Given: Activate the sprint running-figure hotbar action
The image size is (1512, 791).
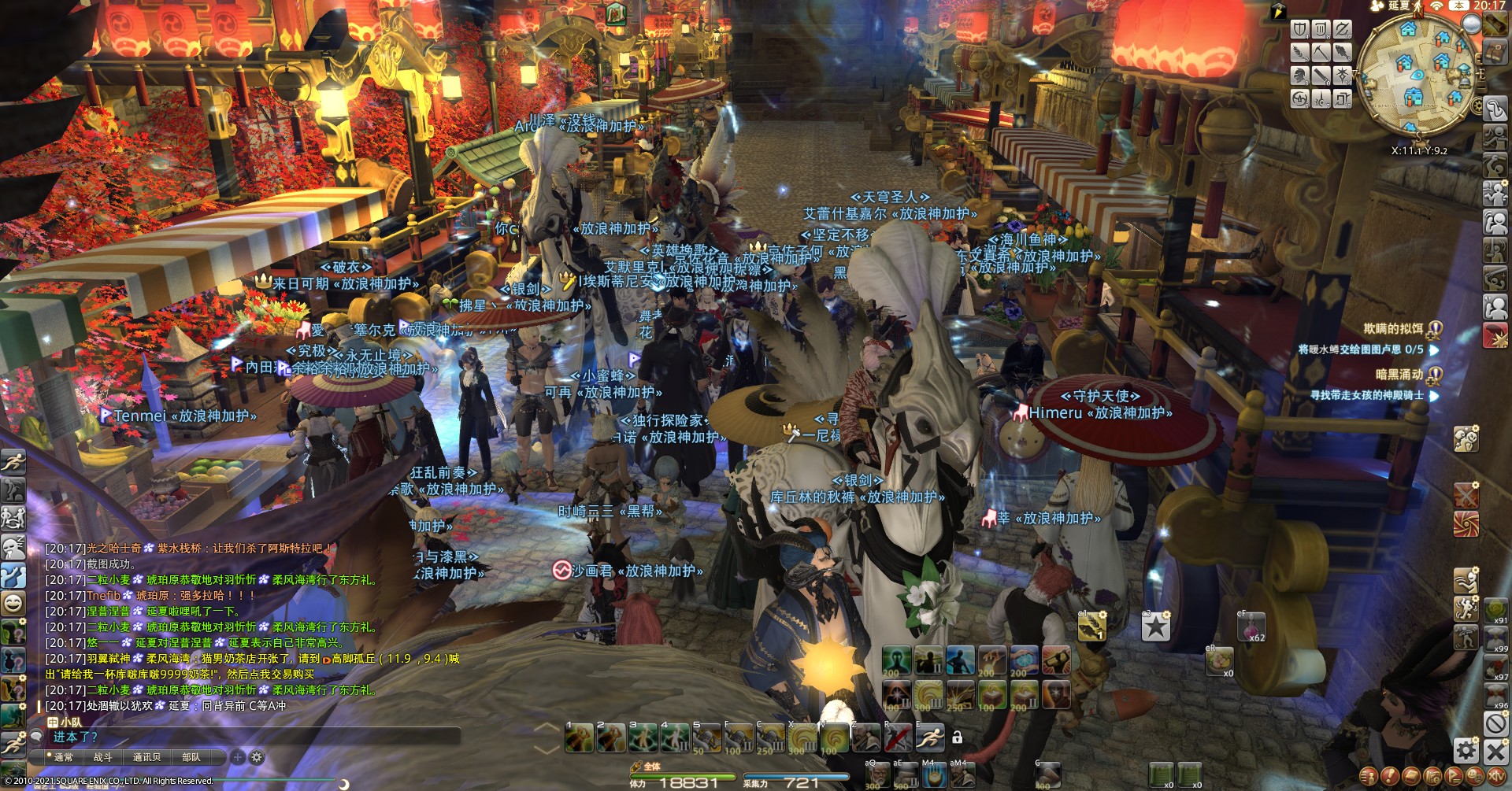Looking at the screenshot, I should click(x=930, y=737).
